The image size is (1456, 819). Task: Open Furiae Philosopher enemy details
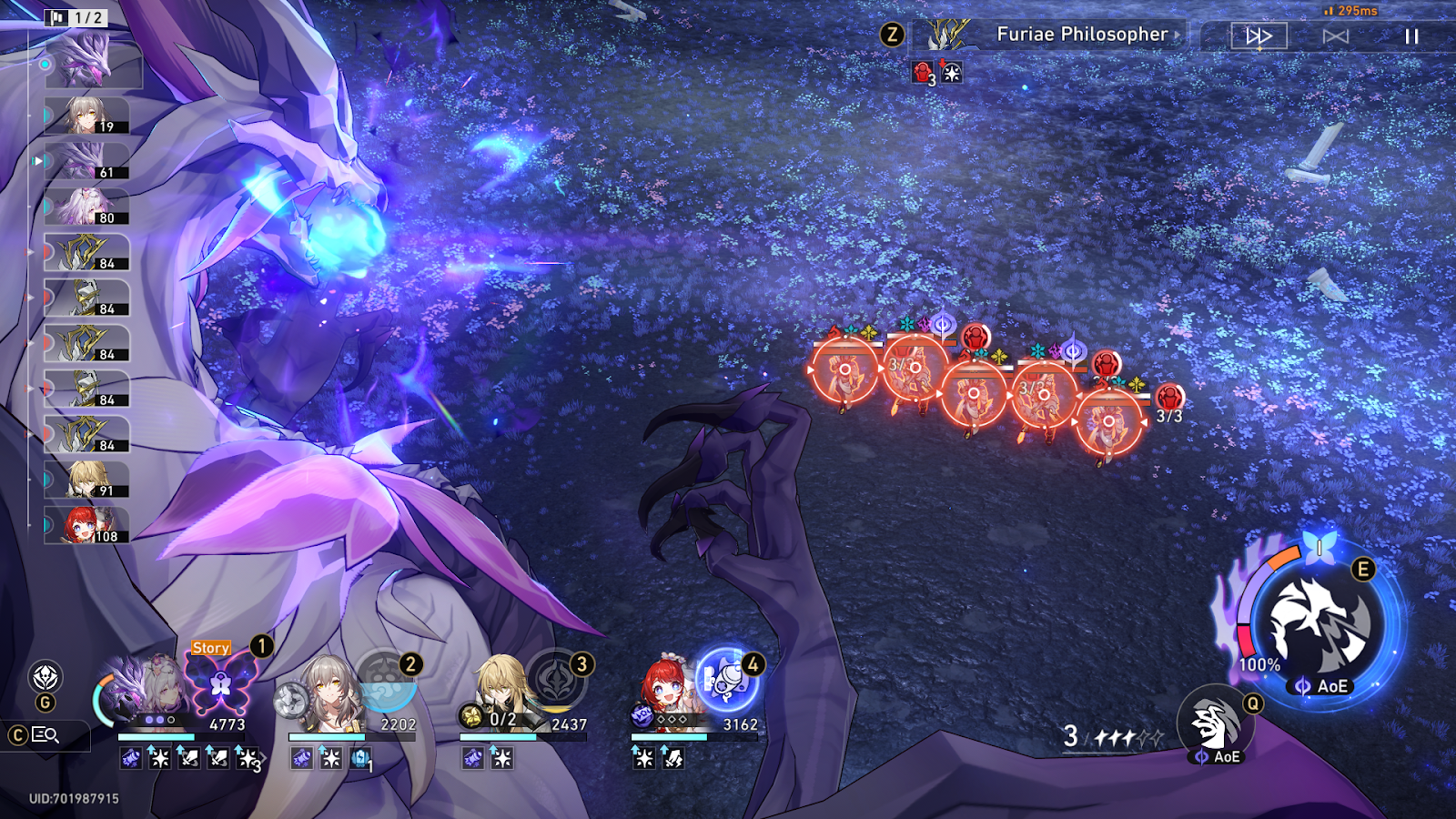[x=1081, y=35]
